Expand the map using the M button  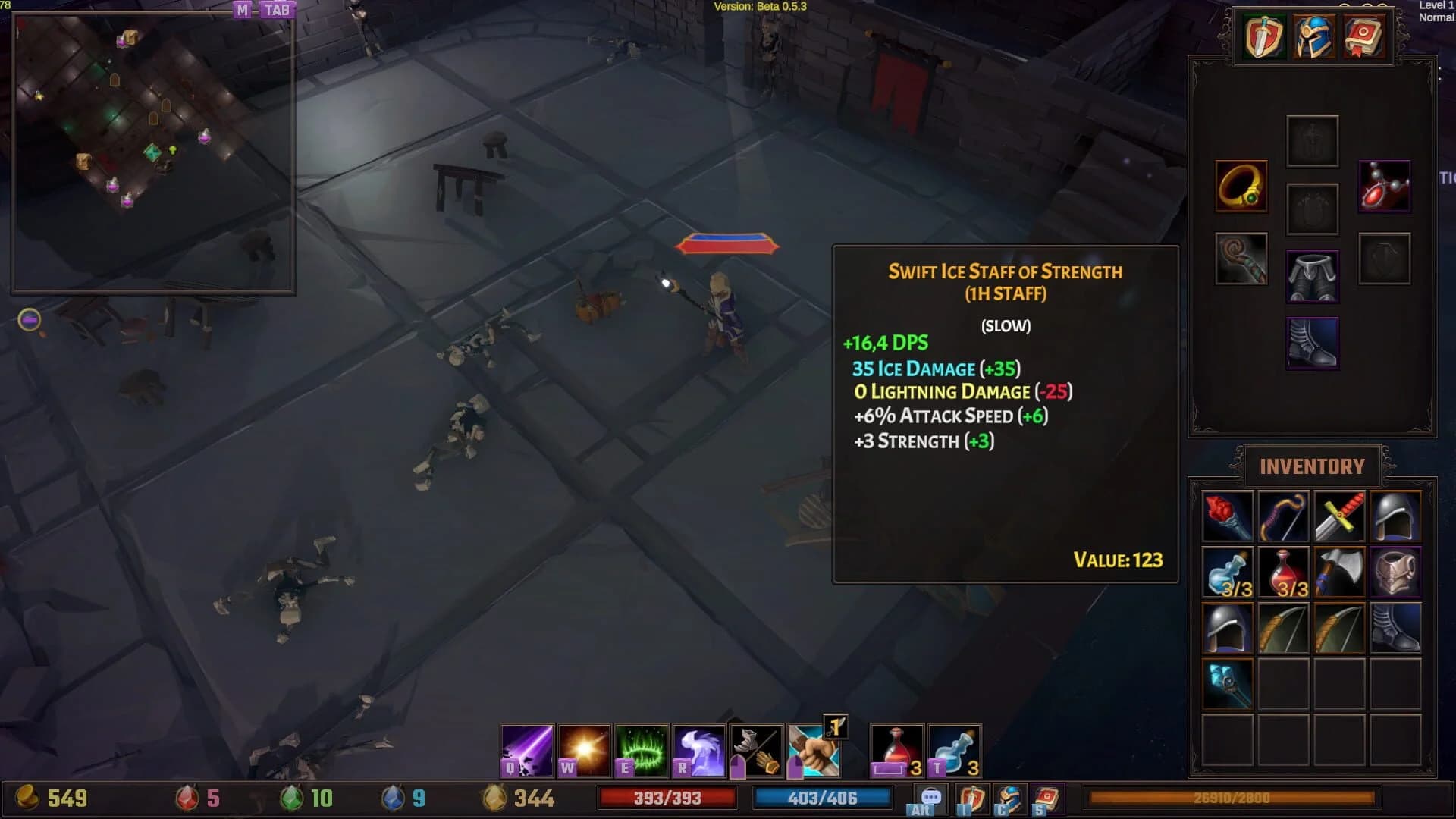pyautogui.click(x=243, y=11)
